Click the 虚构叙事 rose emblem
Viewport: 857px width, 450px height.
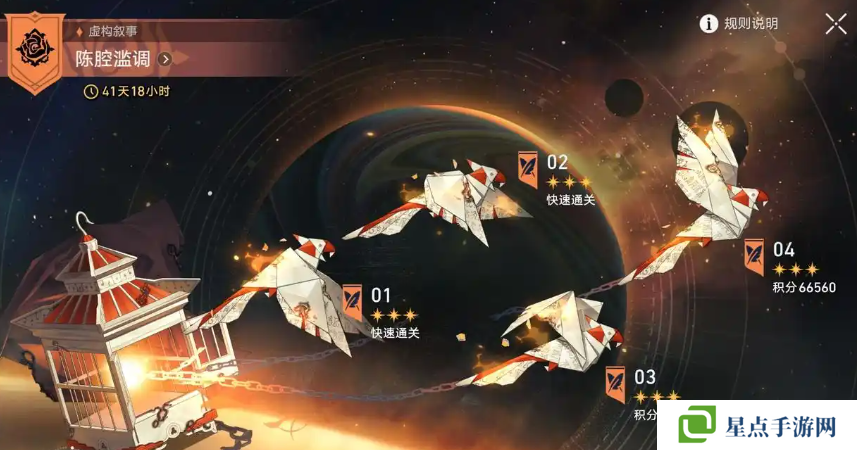point(37,47)
